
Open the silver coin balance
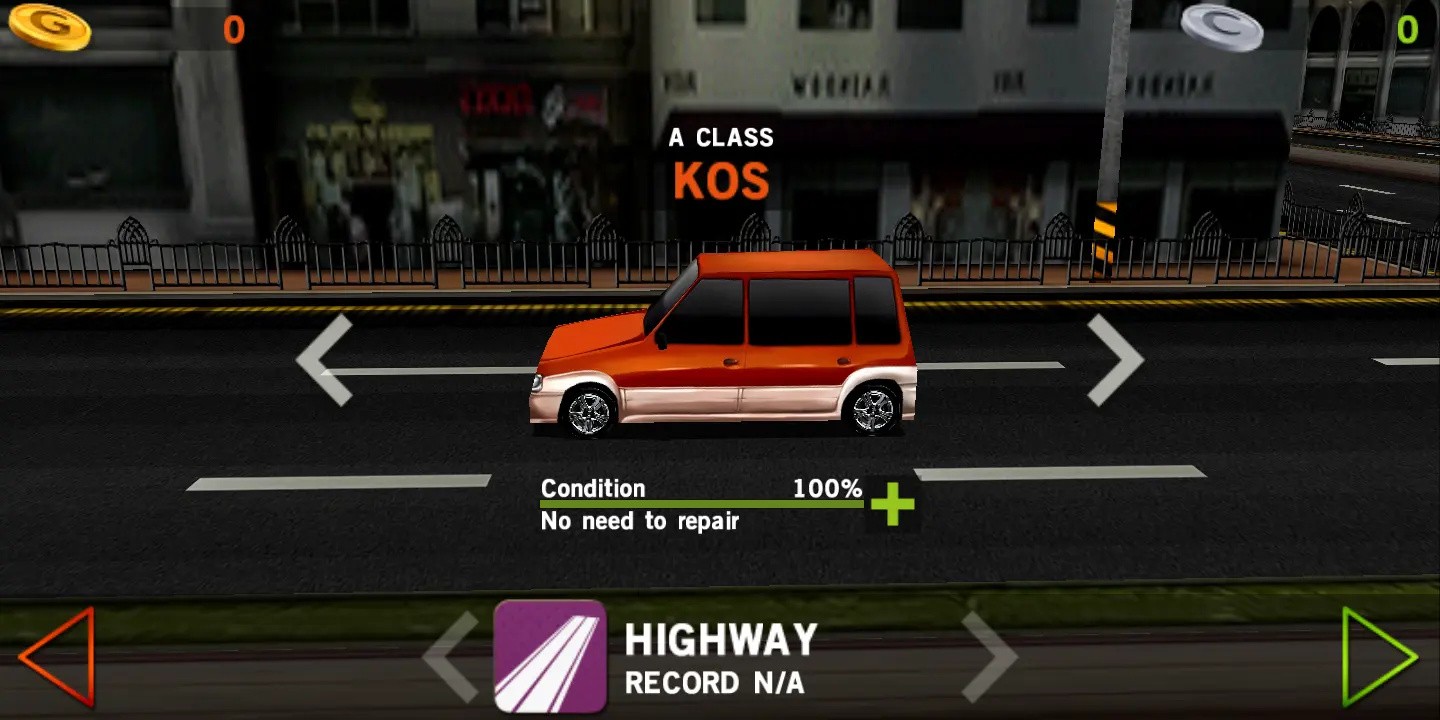[1221, 27]
